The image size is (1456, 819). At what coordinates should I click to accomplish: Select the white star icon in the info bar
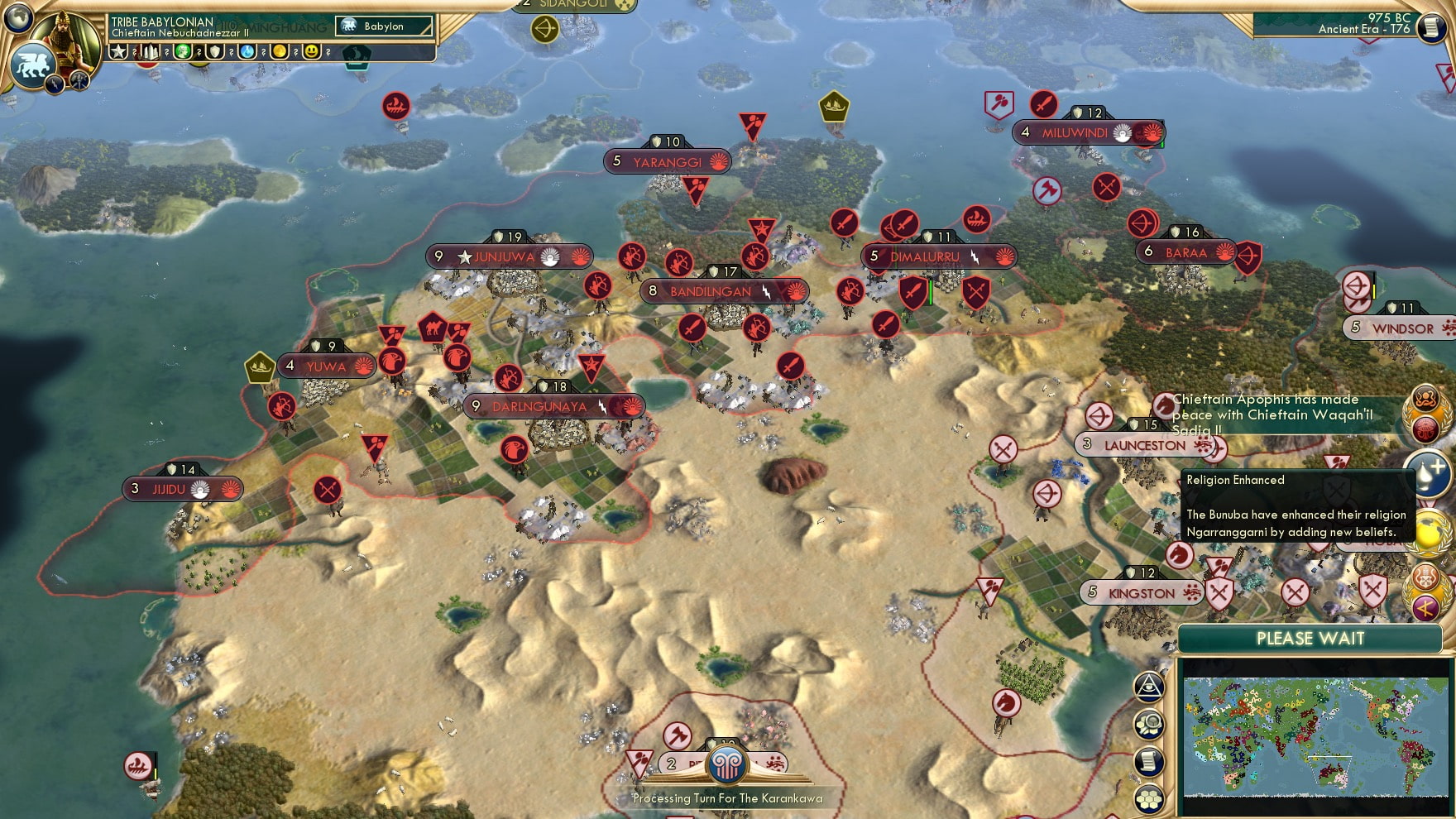click(x=118, y=52)
